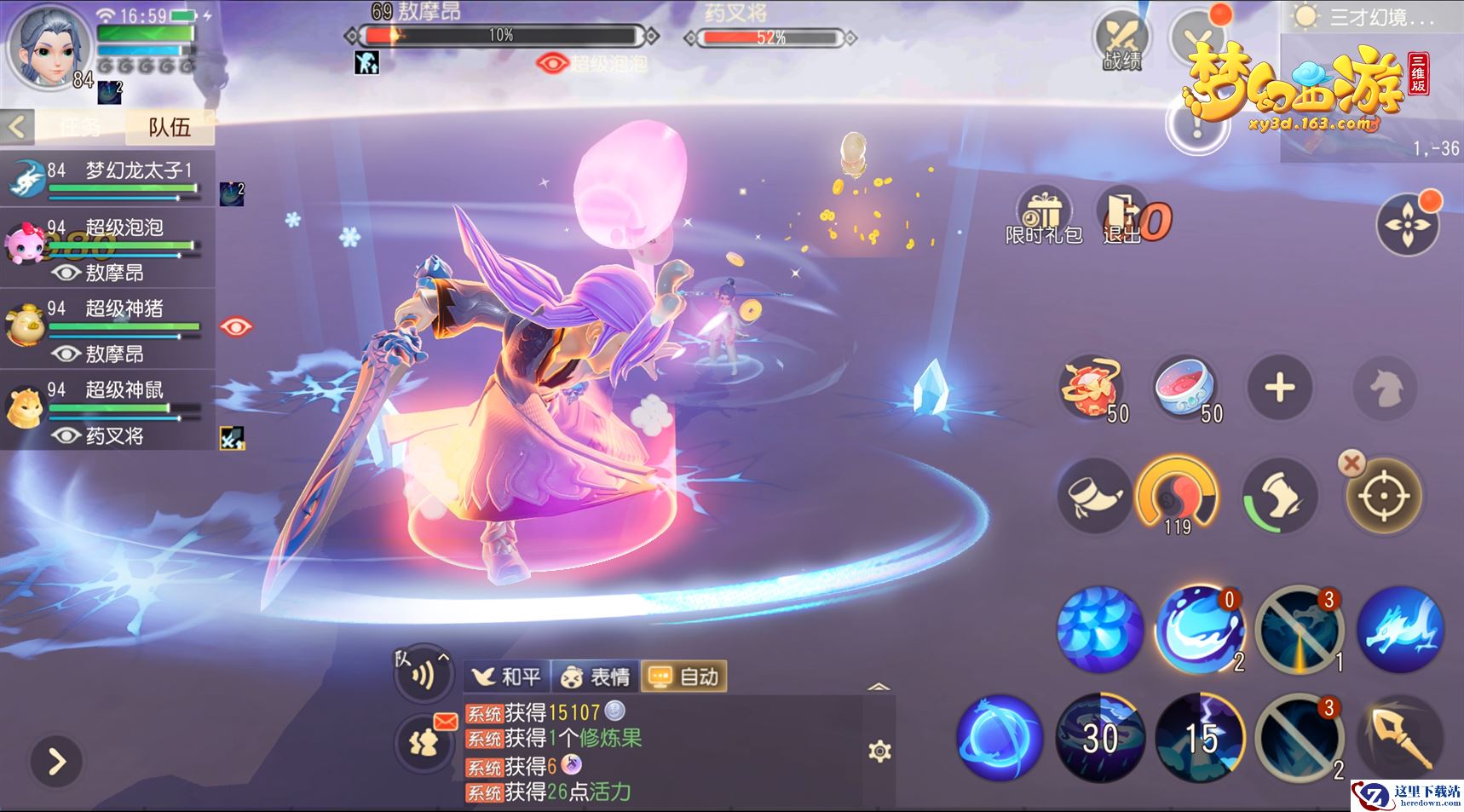Switch to the 任务 quest tab
1464x812 pixels.
tap(80, 128)
